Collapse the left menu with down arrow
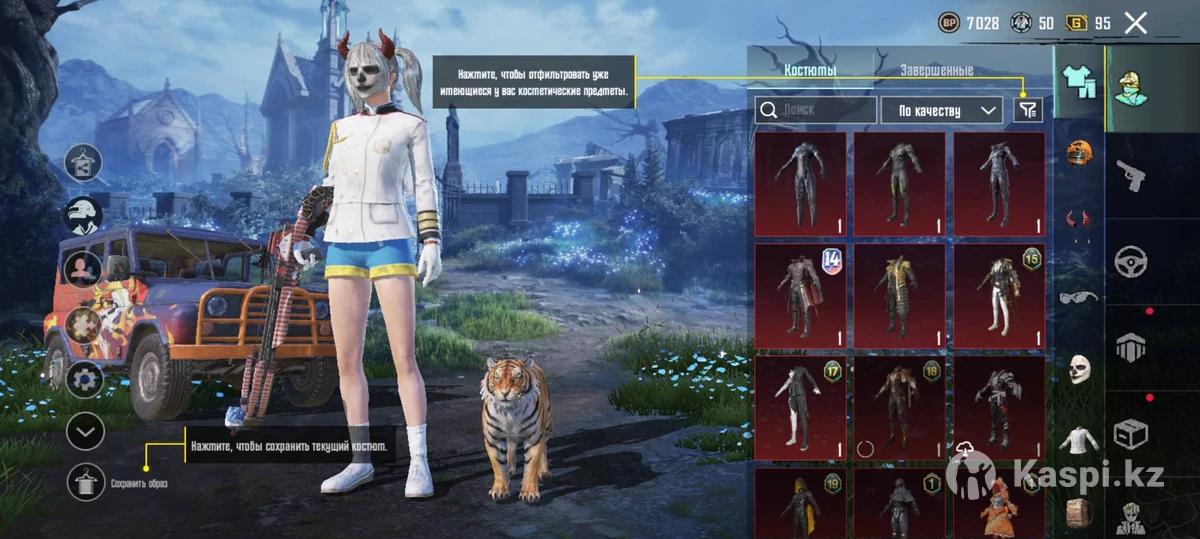The width and height of the screenshot is (1200, 539). click(x=85, y=431)
